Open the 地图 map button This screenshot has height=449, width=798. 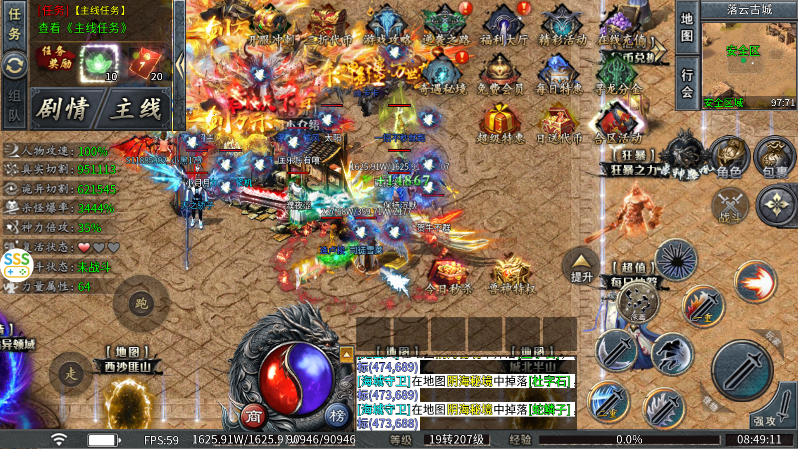[686, 28]
